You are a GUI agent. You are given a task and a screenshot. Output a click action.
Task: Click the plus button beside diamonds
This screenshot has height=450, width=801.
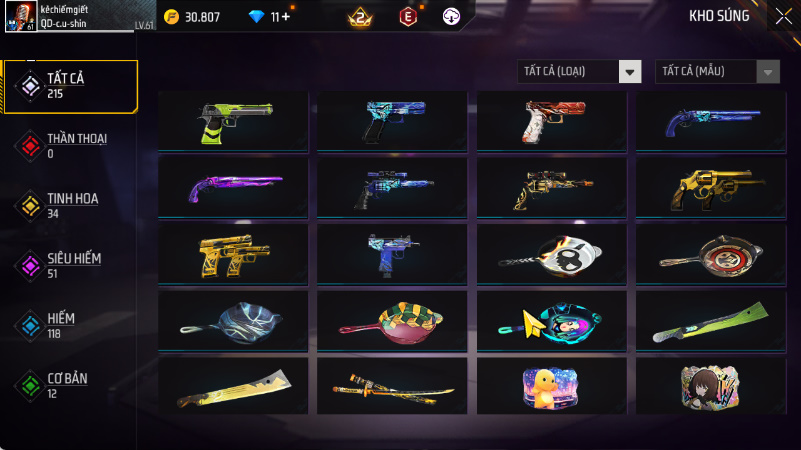pos(287,17)
